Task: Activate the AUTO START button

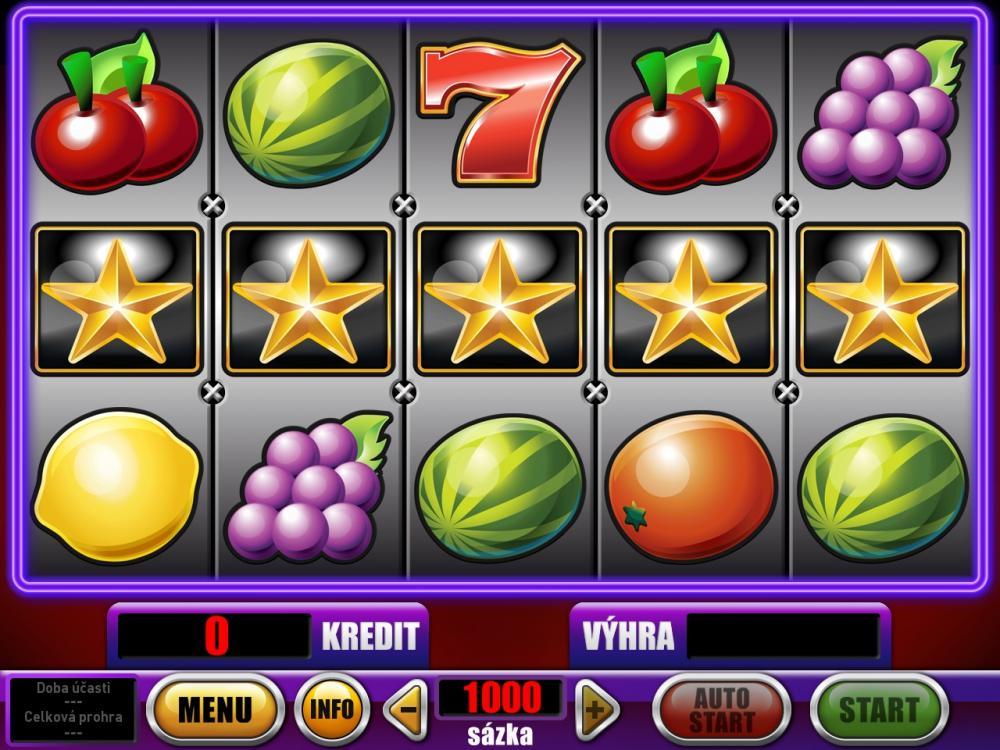Action: pyautogui.click(x=721, y=709)
